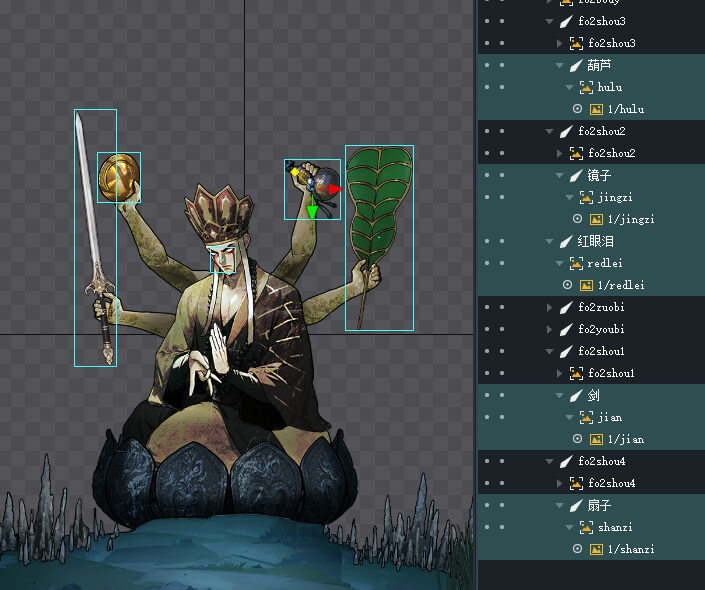This screenshot has width=705, height=590.
Task: Select the hulu slot row
Action: point(609,87)
